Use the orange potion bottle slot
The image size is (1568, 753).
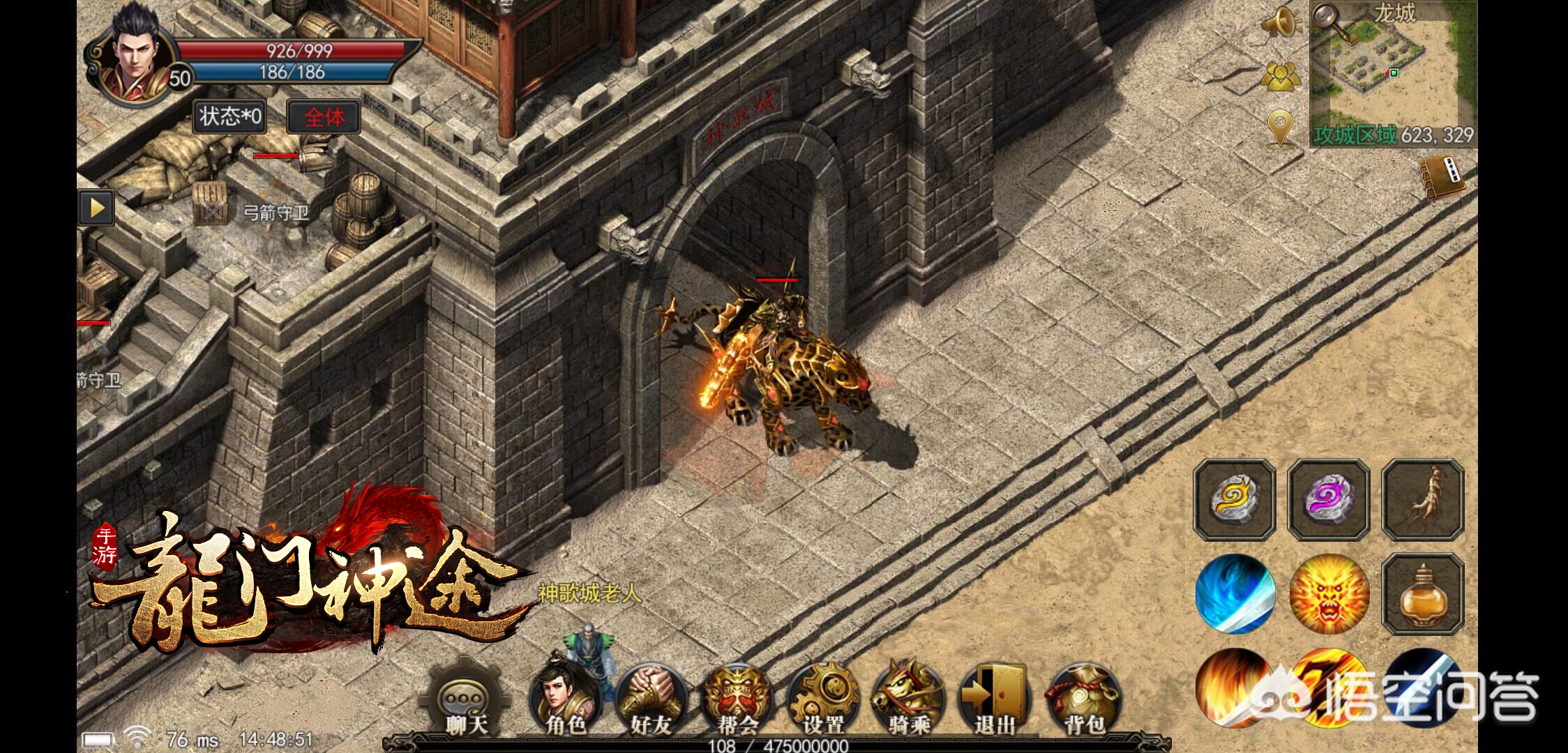pos(1423,594)
